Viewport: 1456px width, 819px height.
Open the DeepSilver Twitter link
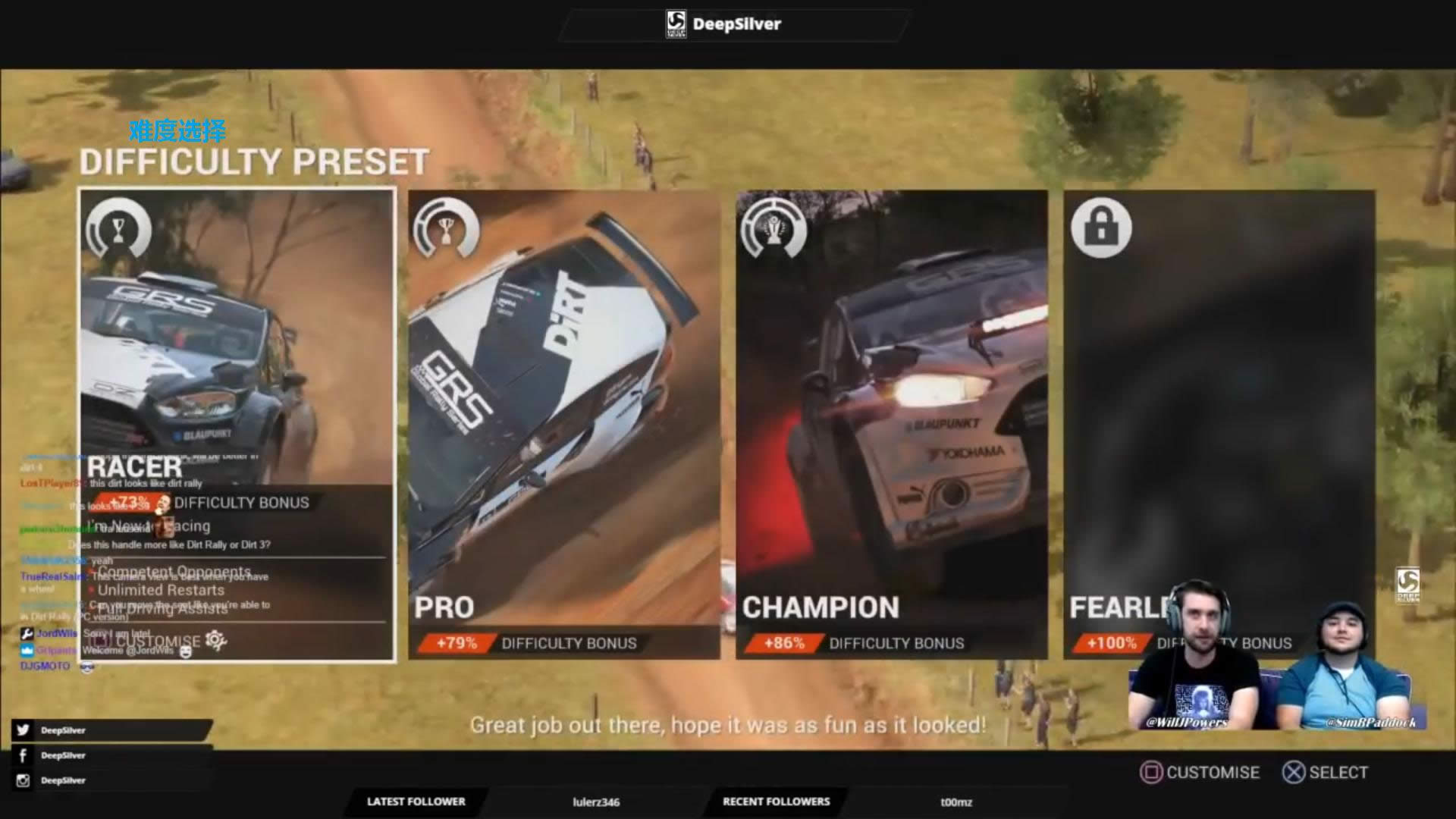point(62,730)
